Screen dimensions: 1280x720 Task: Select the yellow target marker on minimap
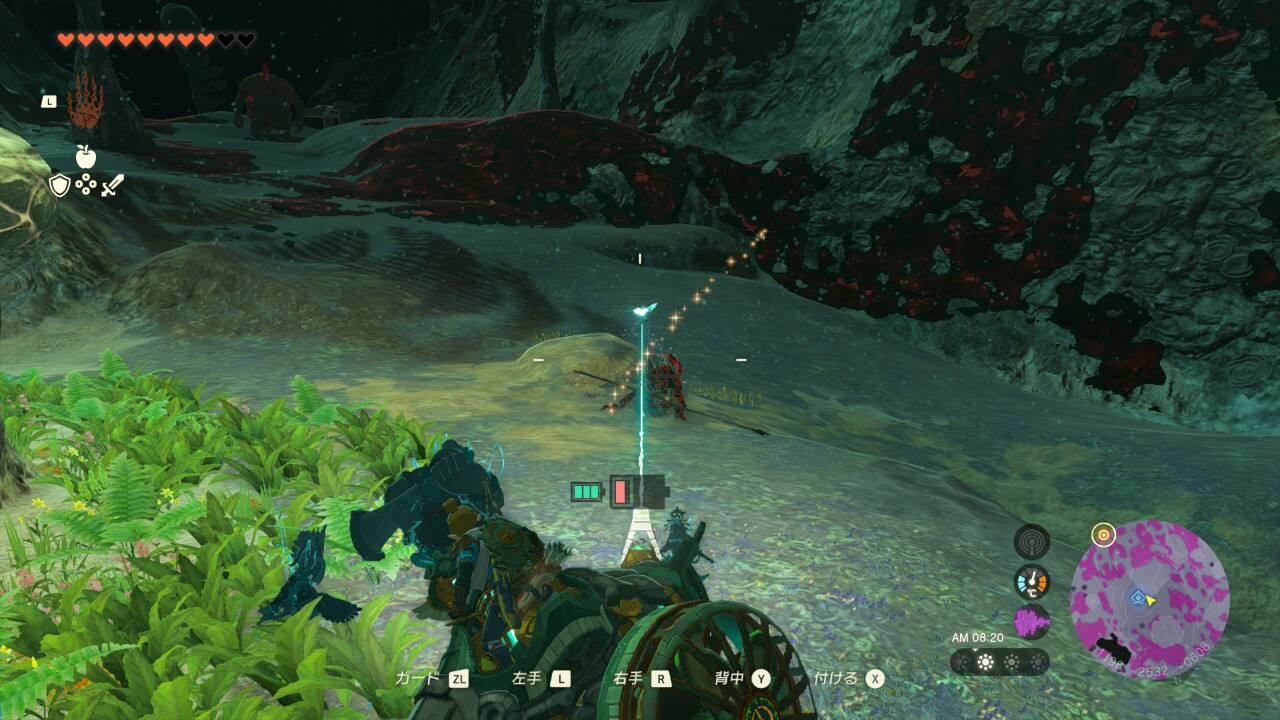[1103, 535]
